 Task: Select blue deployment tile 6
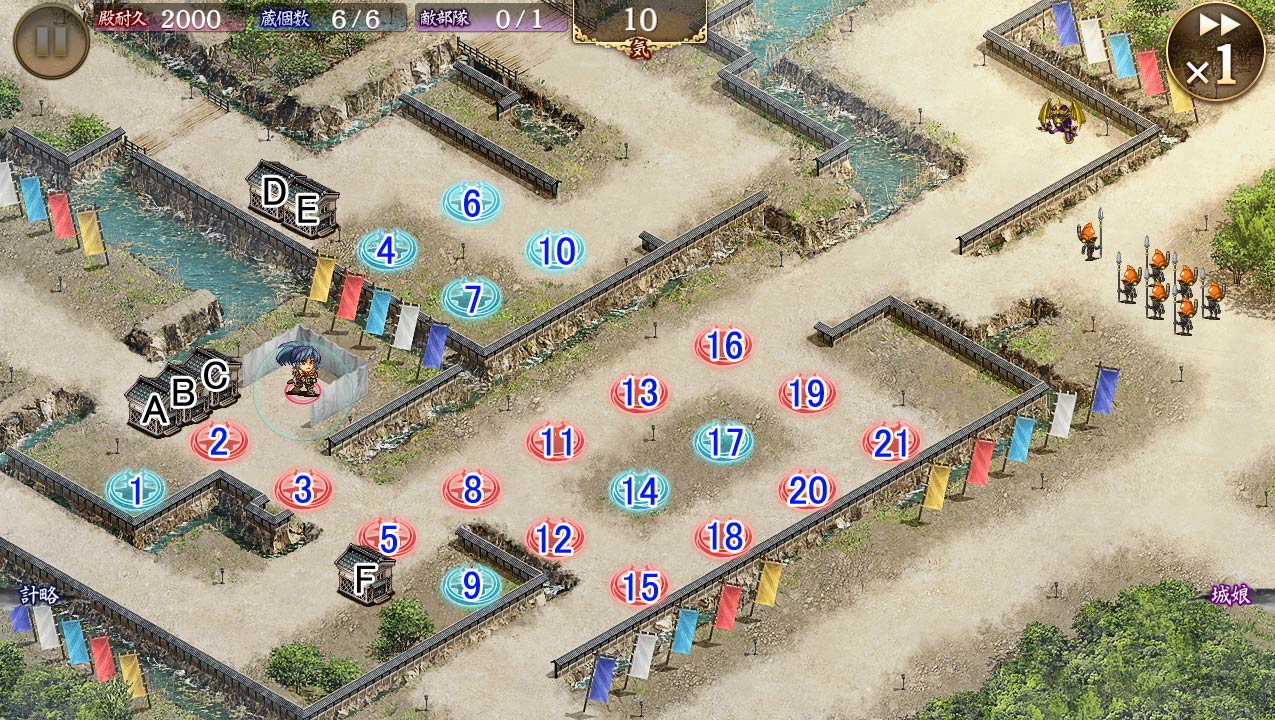pos(471,203)
